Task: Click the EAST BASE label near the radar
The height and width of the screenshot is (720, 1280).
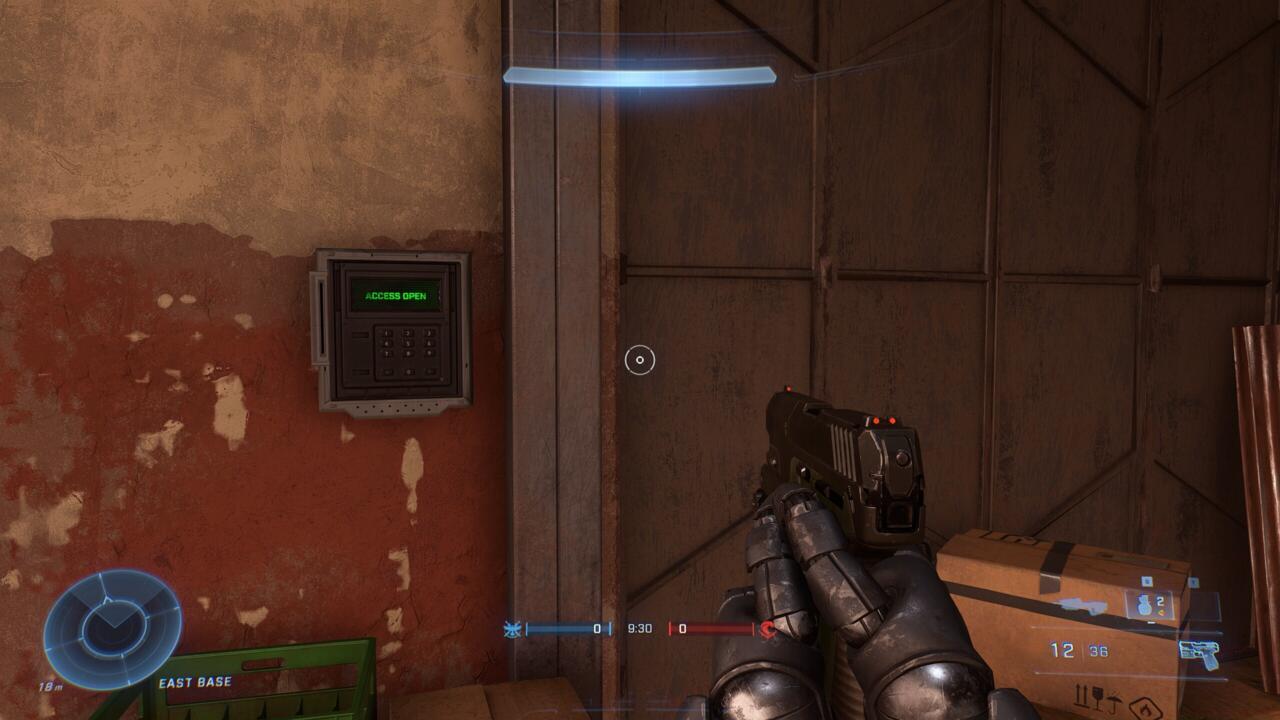Action: click(194, 681)
